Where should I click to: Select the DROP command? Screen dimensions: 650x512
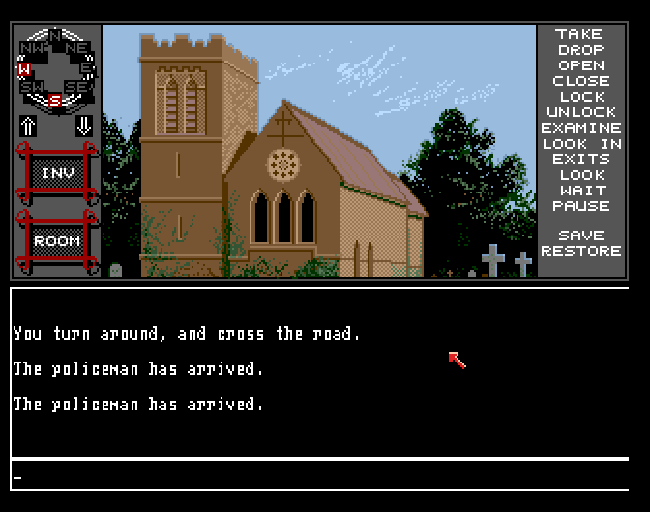coord(581,50)
